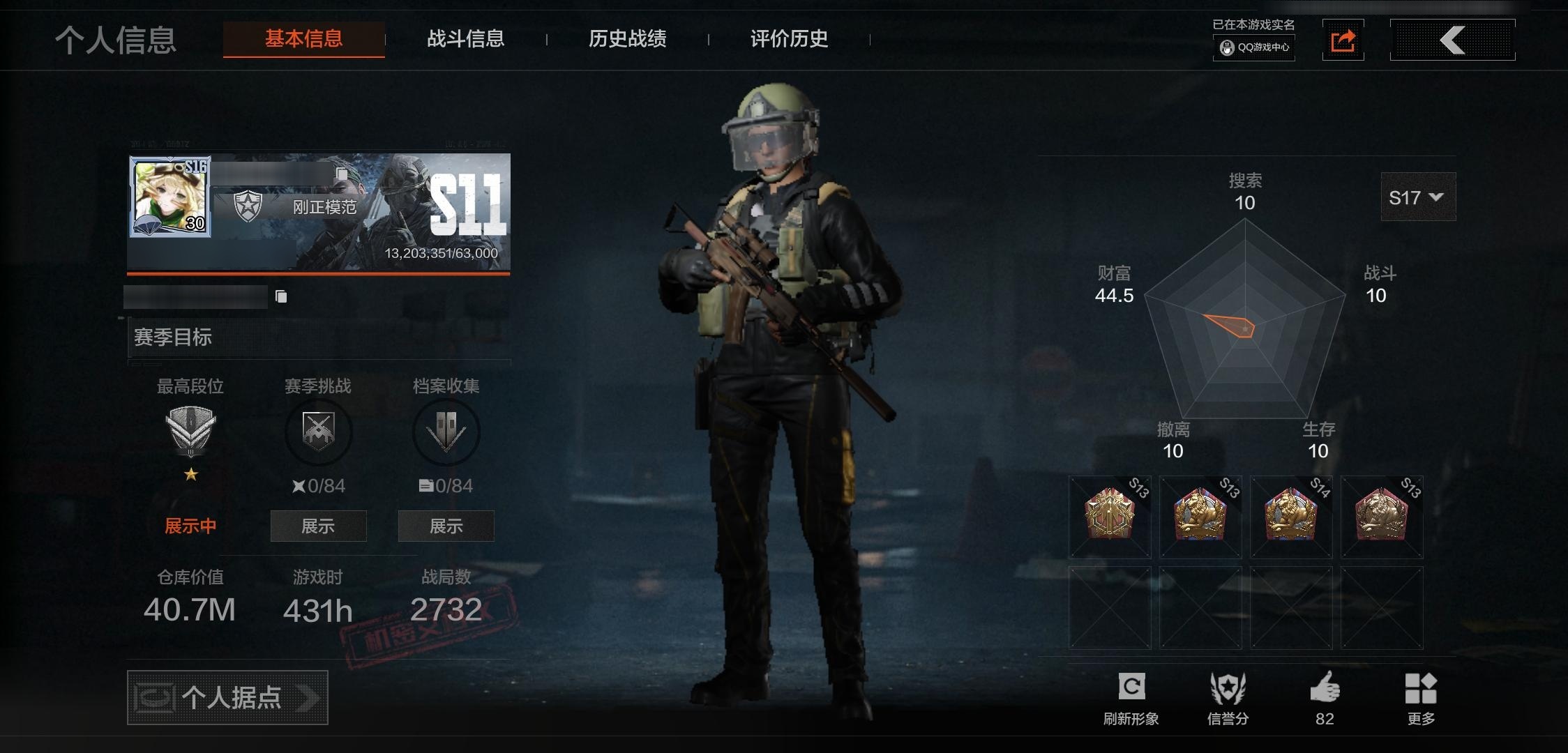Toggle 展示中 display status under 最高段位
This screenshot has width=1568, height=753.
(x=189, y=525)
